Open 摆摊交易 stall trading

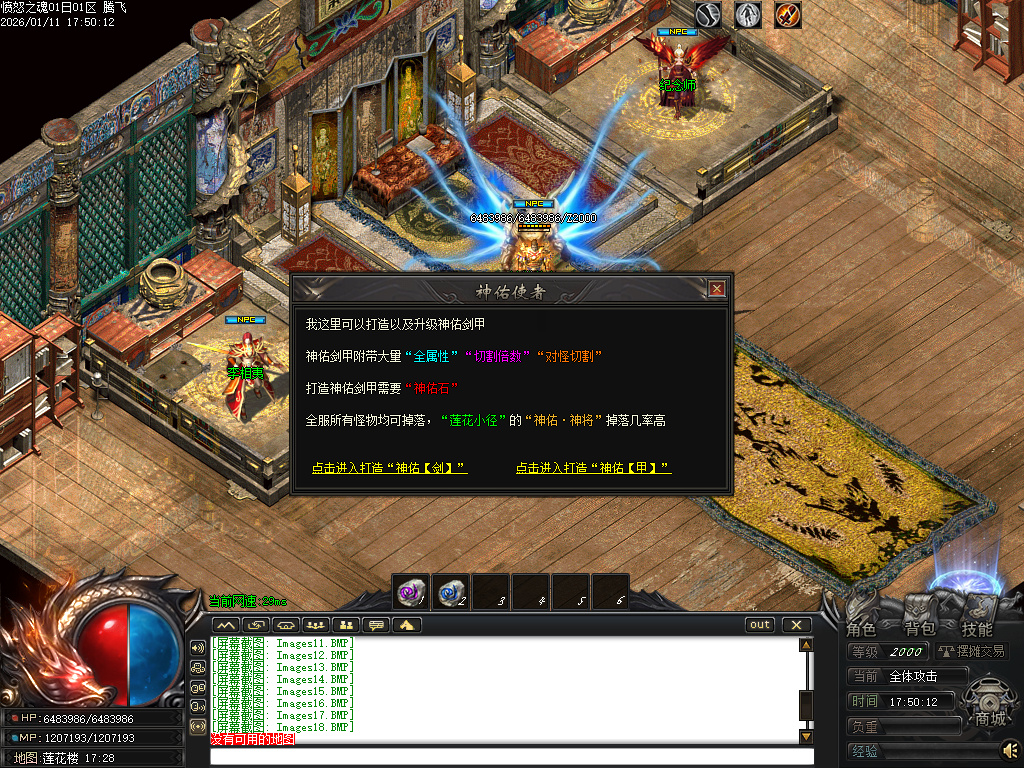972,651
